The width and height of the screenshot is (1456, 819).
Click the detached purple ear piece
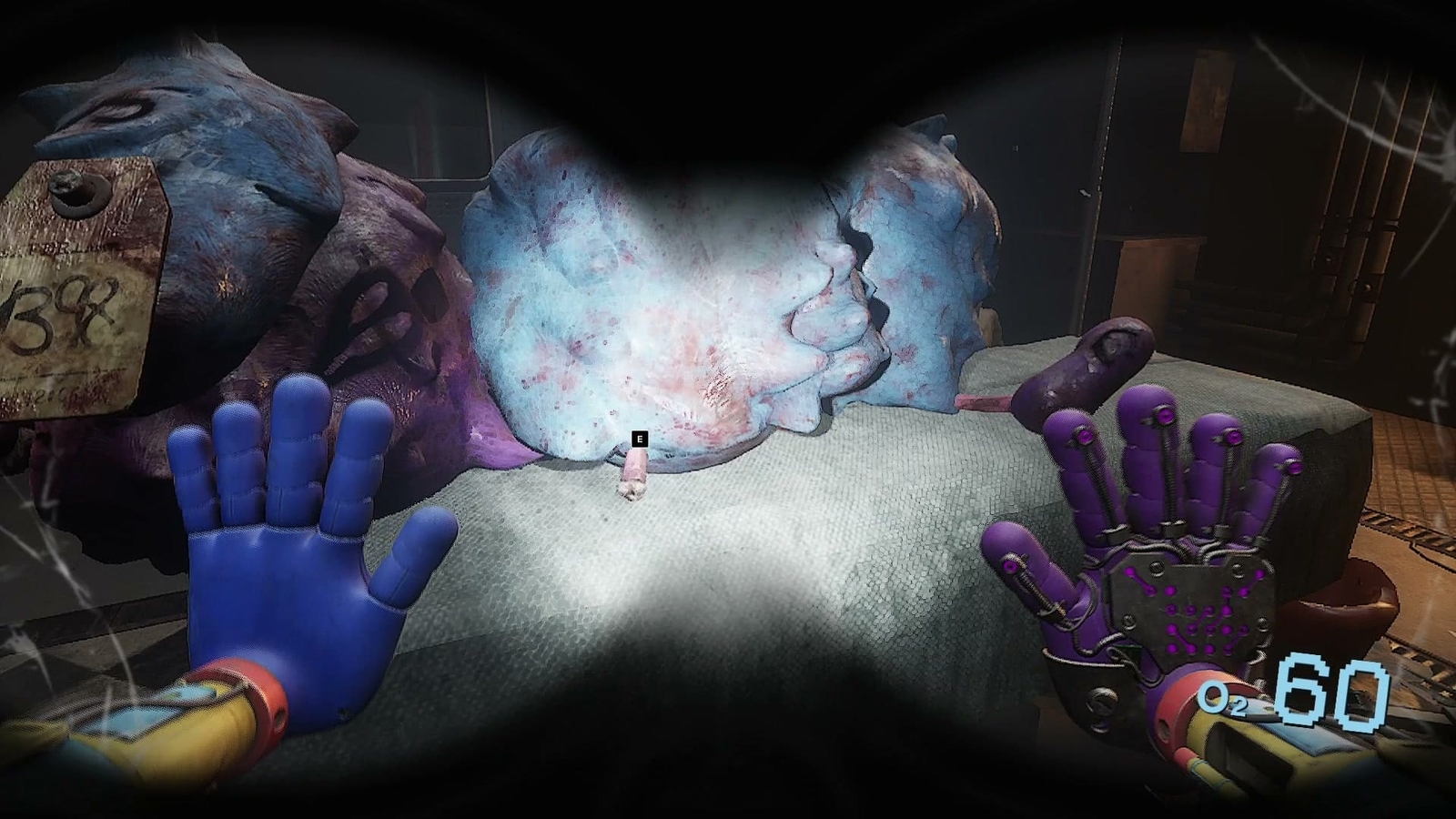[1083, 364]
